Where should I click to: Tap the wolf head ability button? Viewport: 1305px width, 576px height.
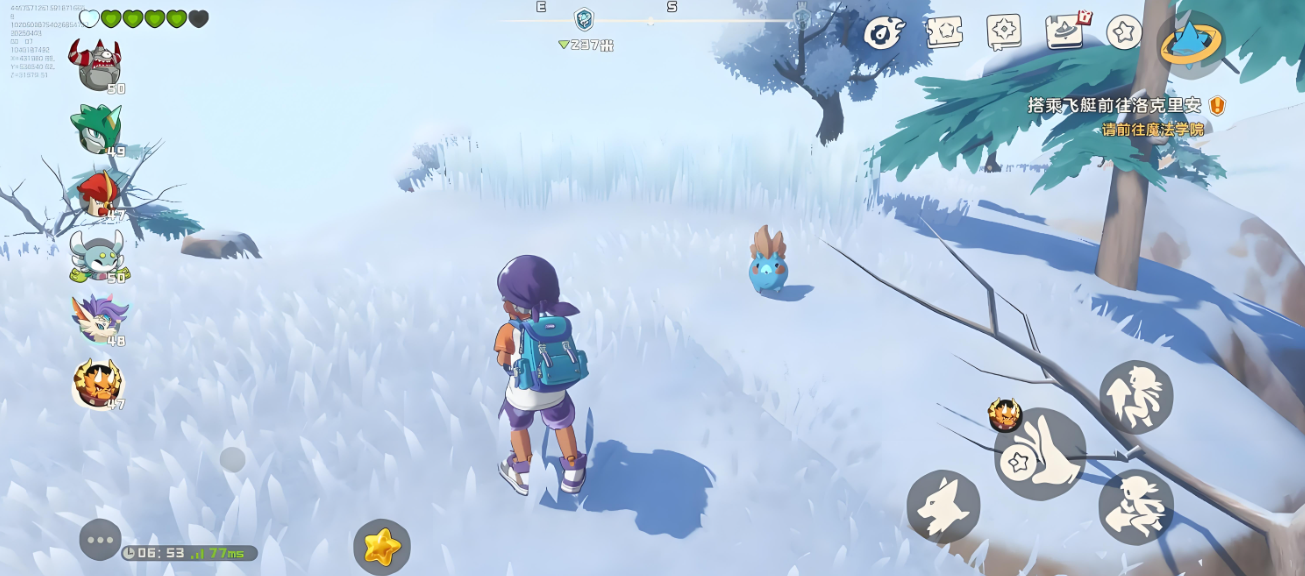pos(943,507)
